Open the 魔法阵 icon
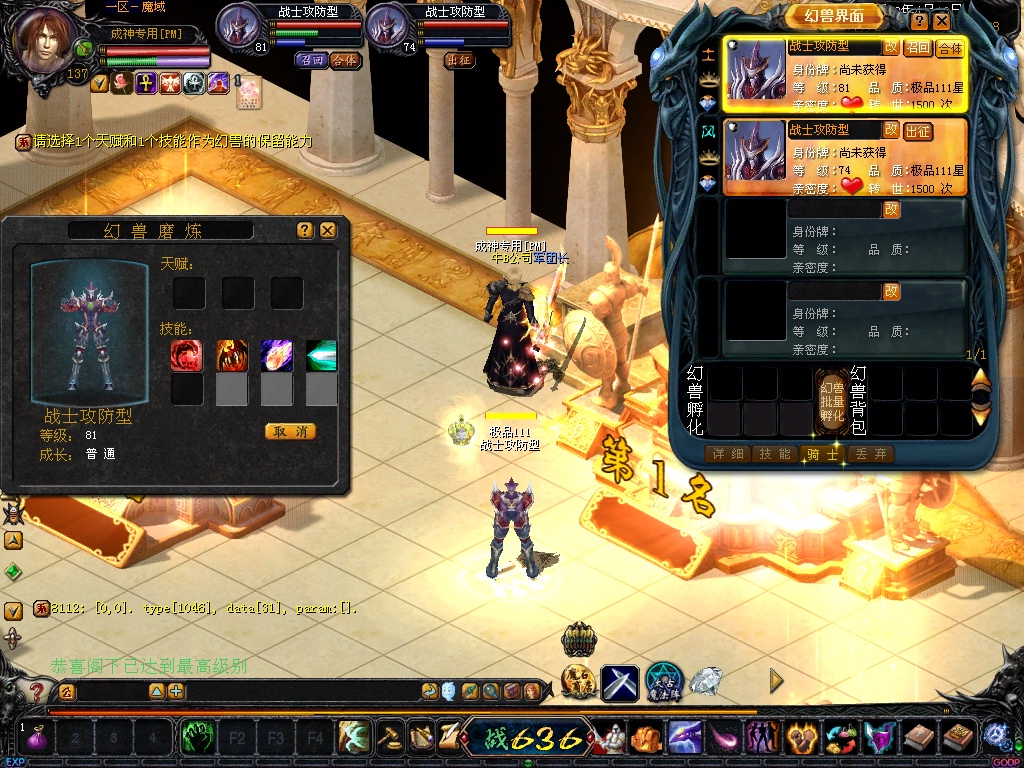The width and height of the screenshot is (1024, 768). pyautogui.click(x=664, y=681)
